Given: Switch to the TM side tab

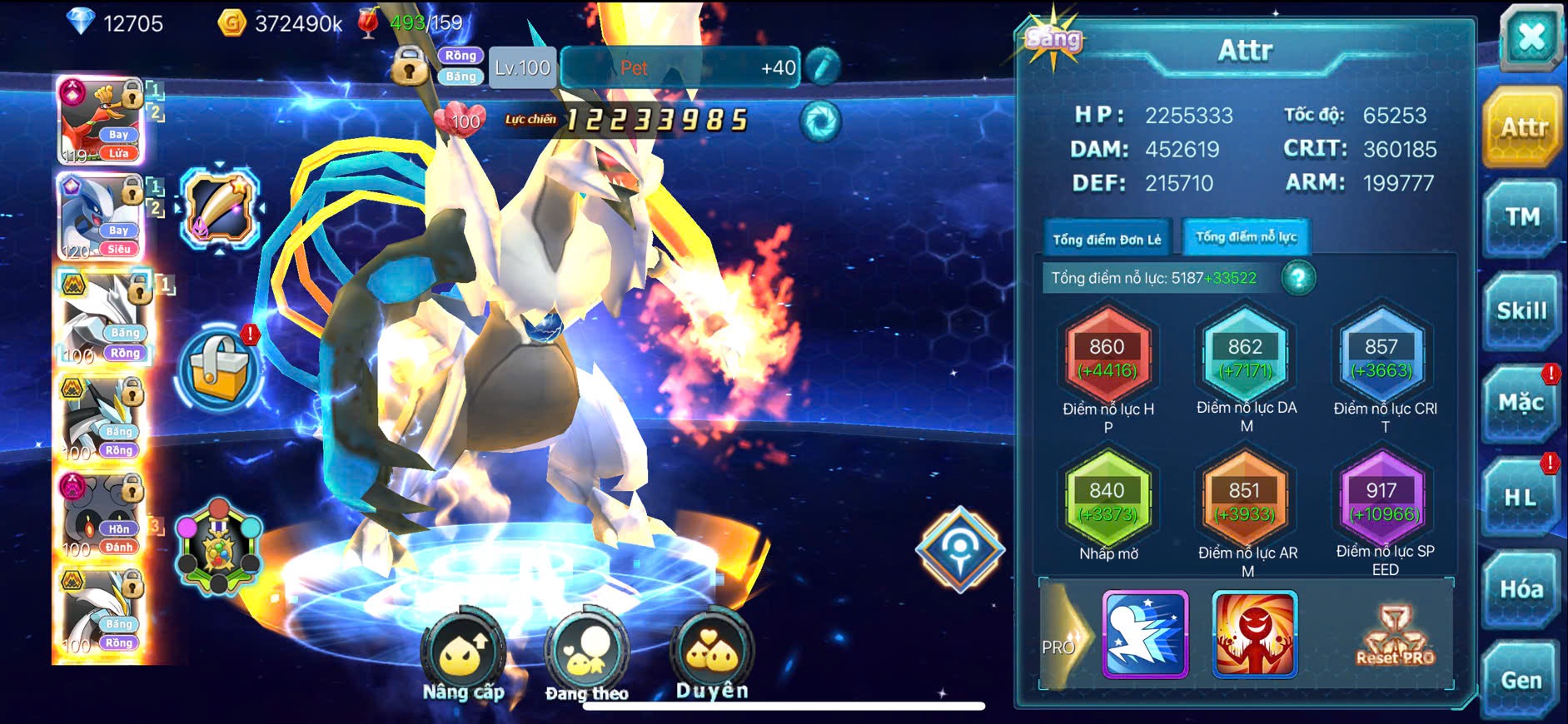Looking at the screenshot, I should pyautogui.click(x=1521, y=218).
